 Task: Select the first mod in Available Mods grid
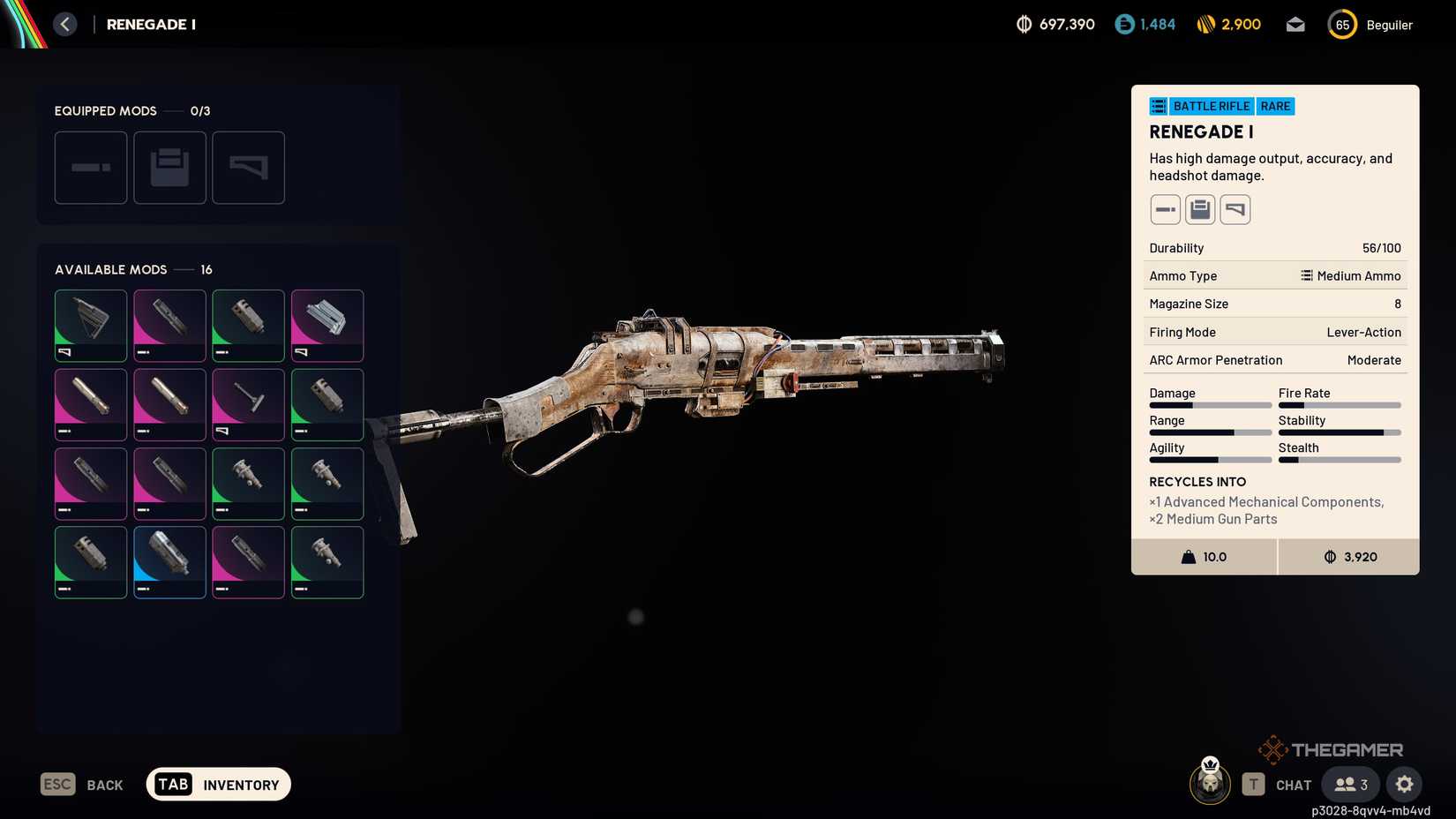pyautogui.click(x=90, y=325)
